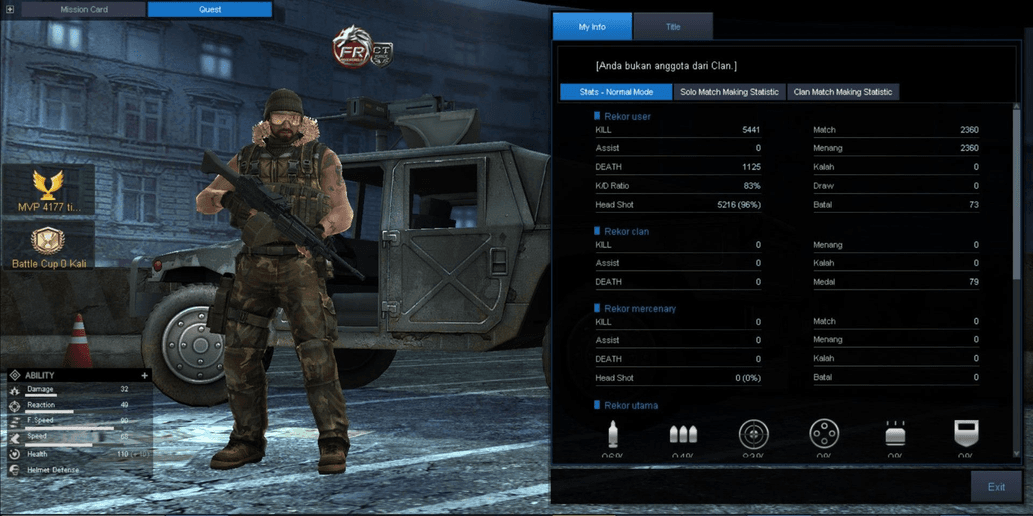Image resolution: width=1033 pixels, height=516 pixels.
Task: Expand the Ability panel plus button
Action: (x=145, y=376)
